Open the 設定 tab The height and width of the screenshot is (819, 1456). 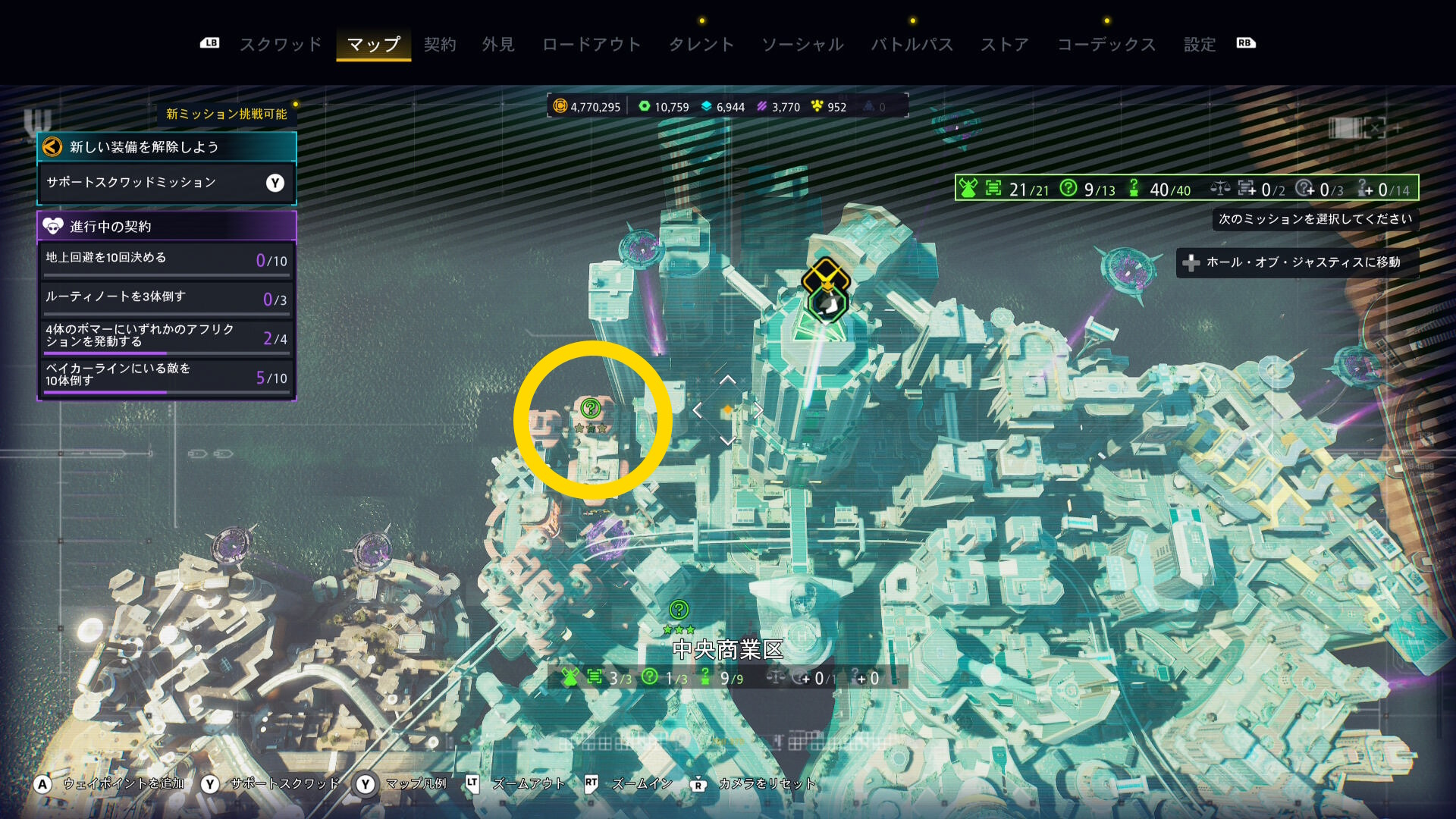point(1200,45)
